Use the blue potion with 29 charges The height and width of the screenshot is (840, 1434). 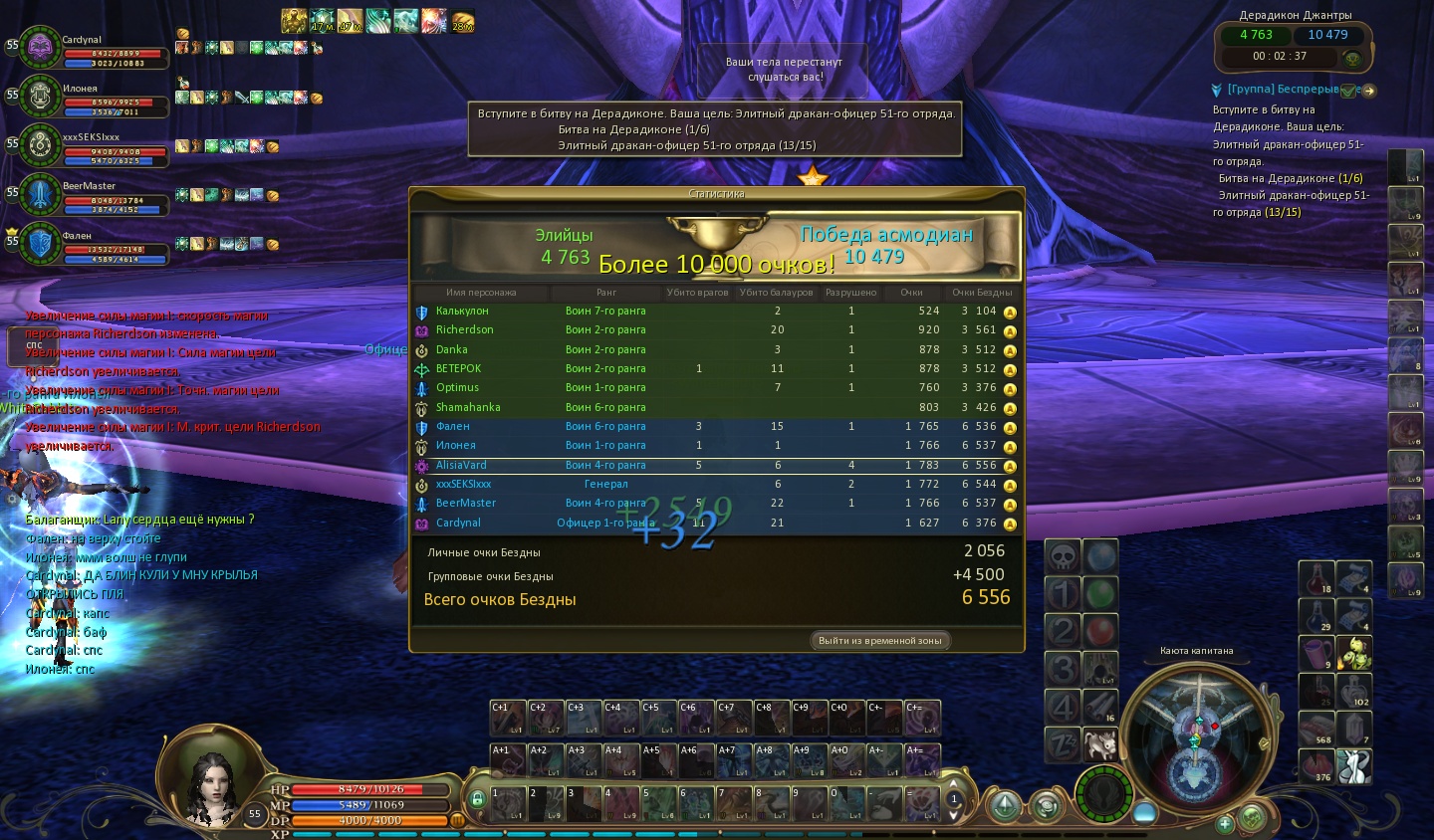pos(1316,616)
